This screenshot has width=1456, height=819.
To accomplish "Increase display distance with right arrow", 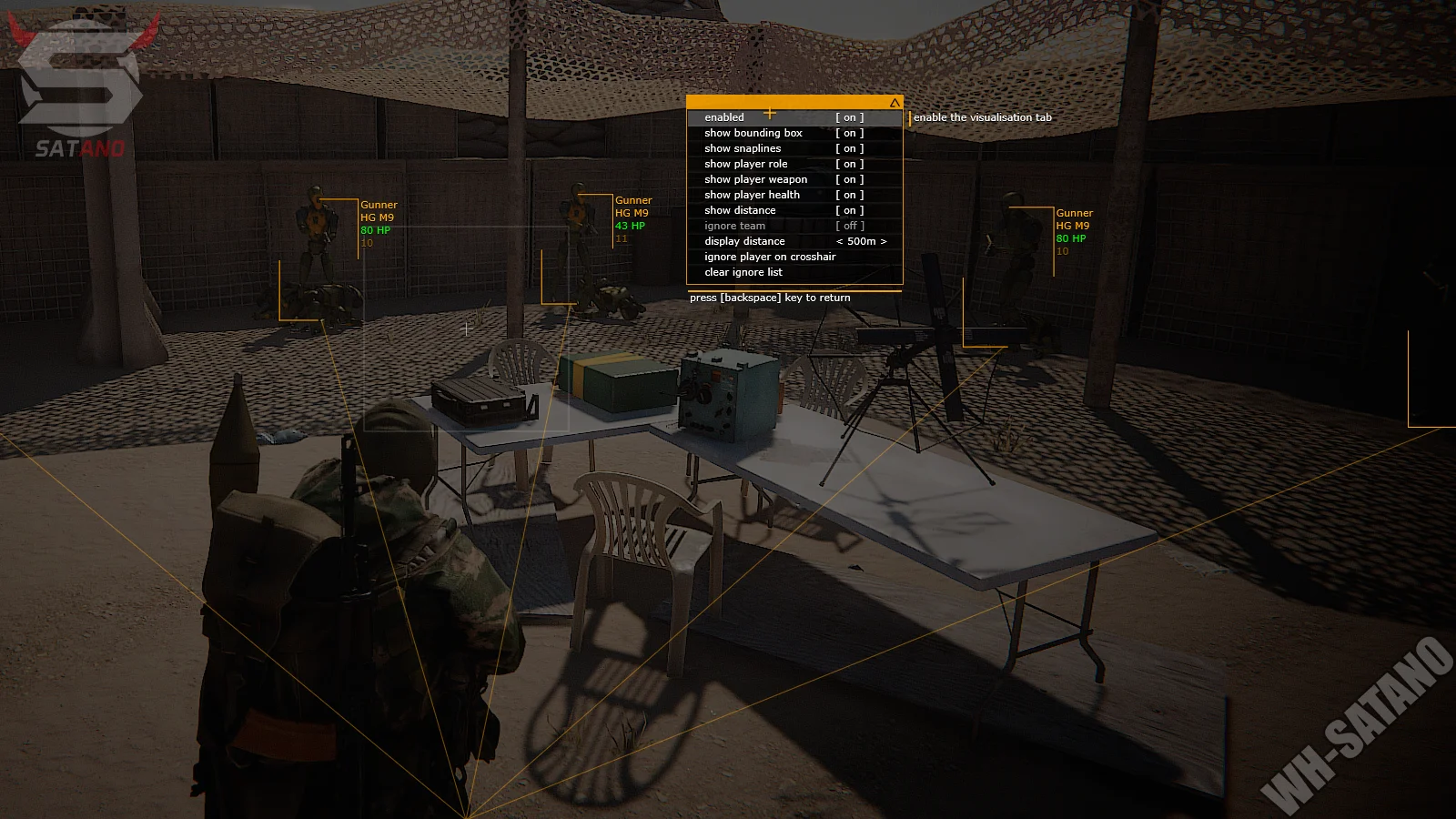I will (883, 241).
